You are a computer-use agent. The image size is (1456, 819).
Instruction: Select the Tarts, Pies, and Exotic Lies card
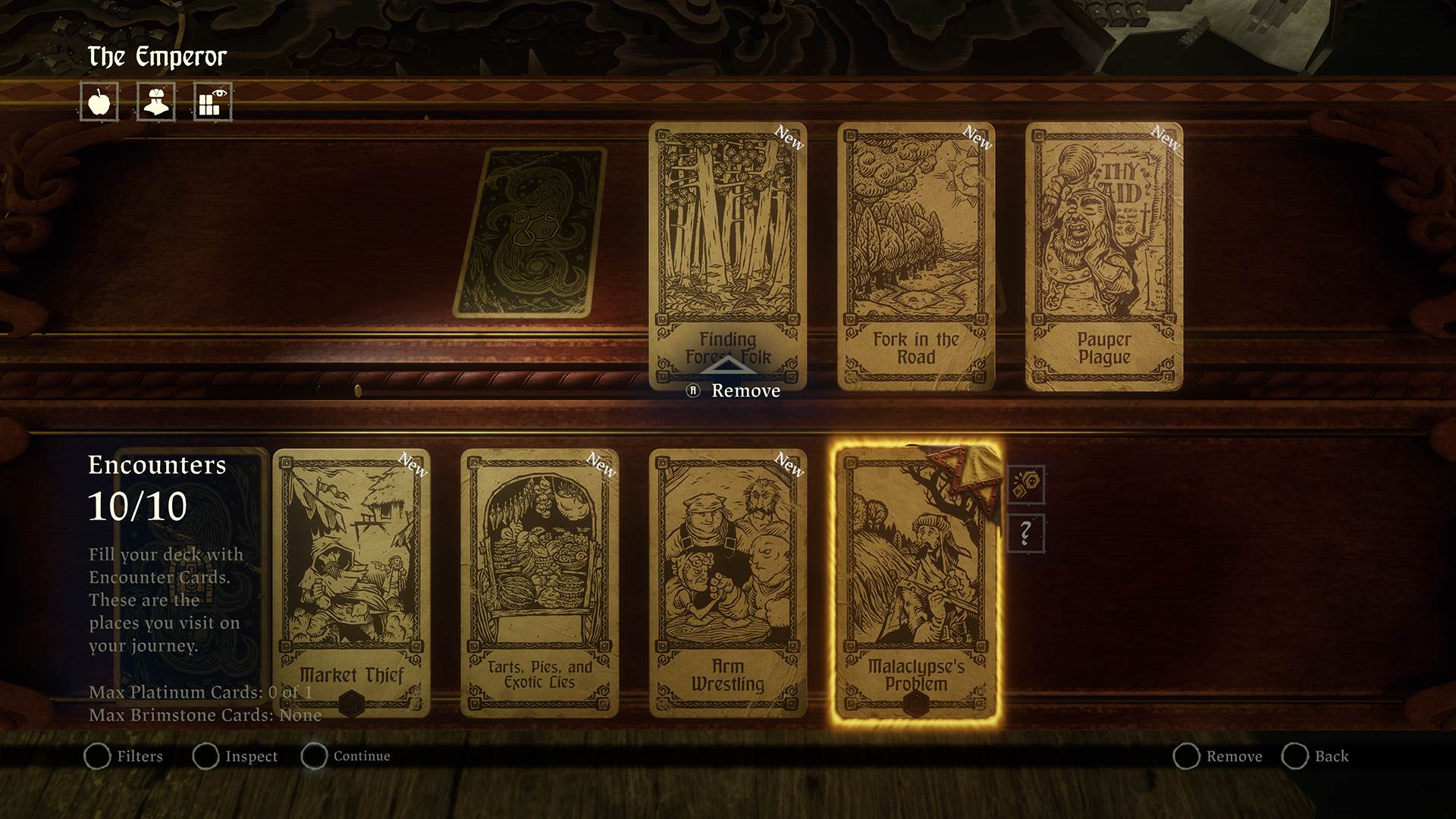(540, 580)
